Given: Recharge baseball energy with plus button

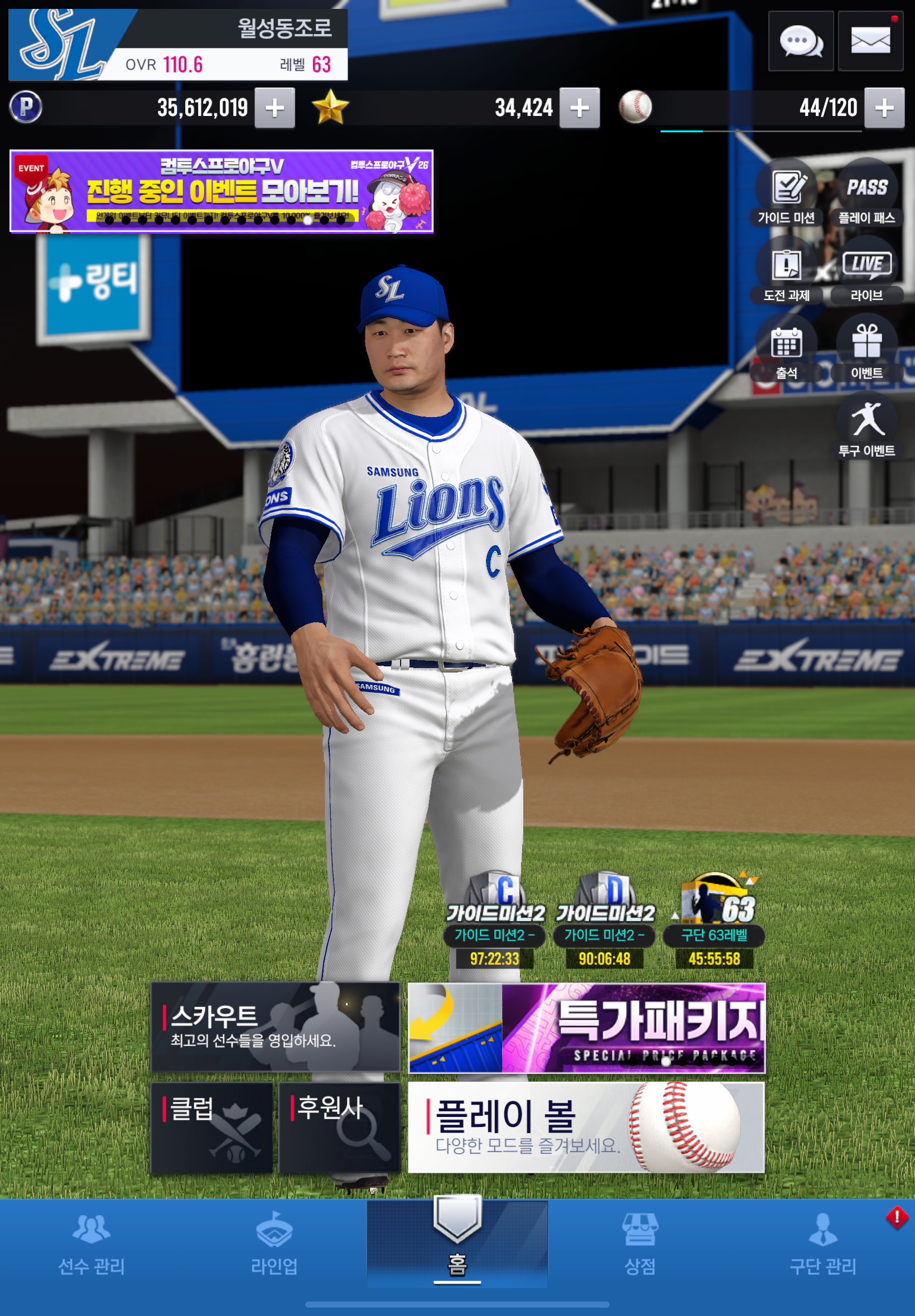Looking at the screenshot, I should pyautogui.click(x=883, y=108).
